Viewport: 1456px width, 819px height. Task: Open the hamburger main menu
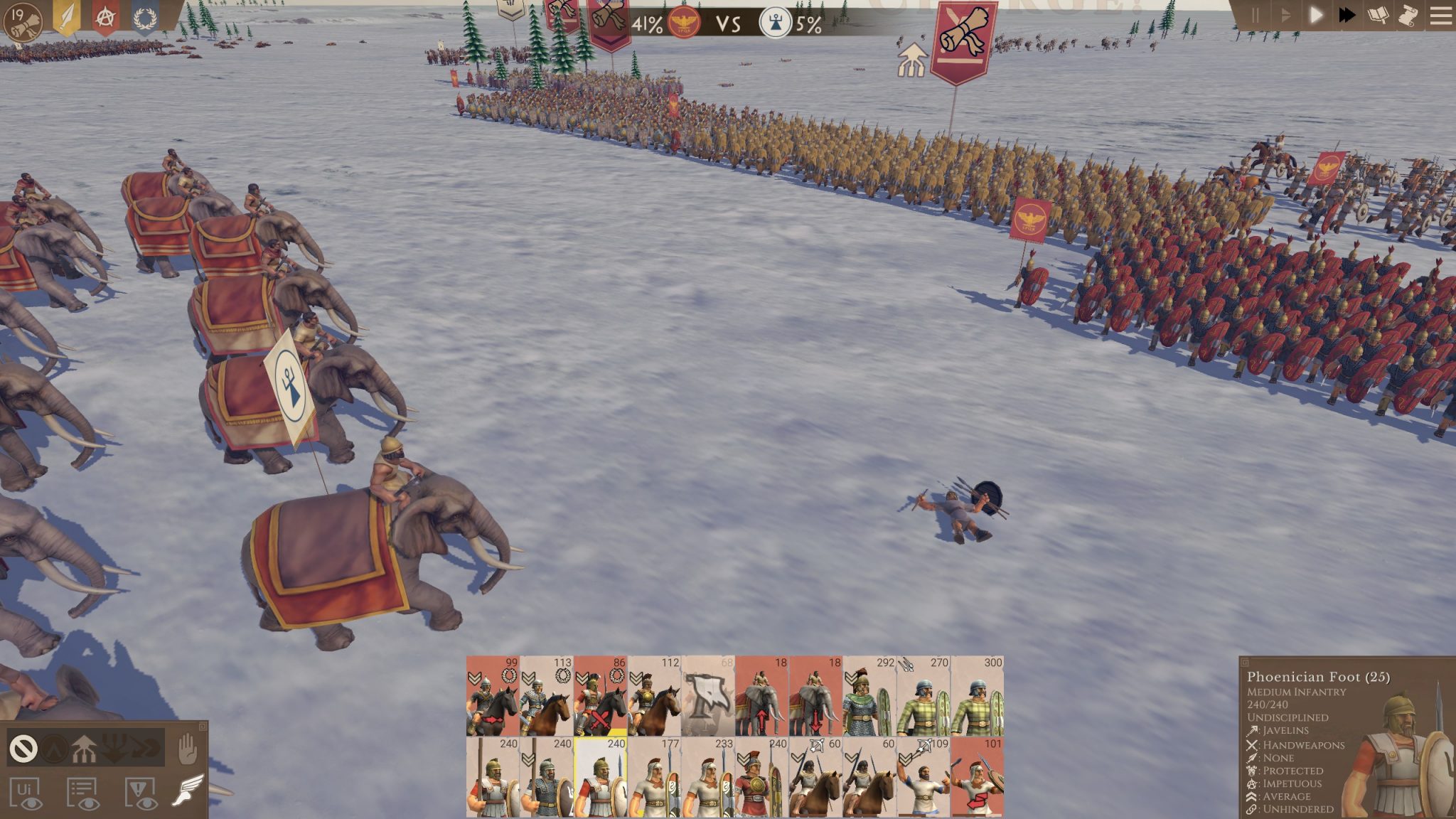[1440, 16]
